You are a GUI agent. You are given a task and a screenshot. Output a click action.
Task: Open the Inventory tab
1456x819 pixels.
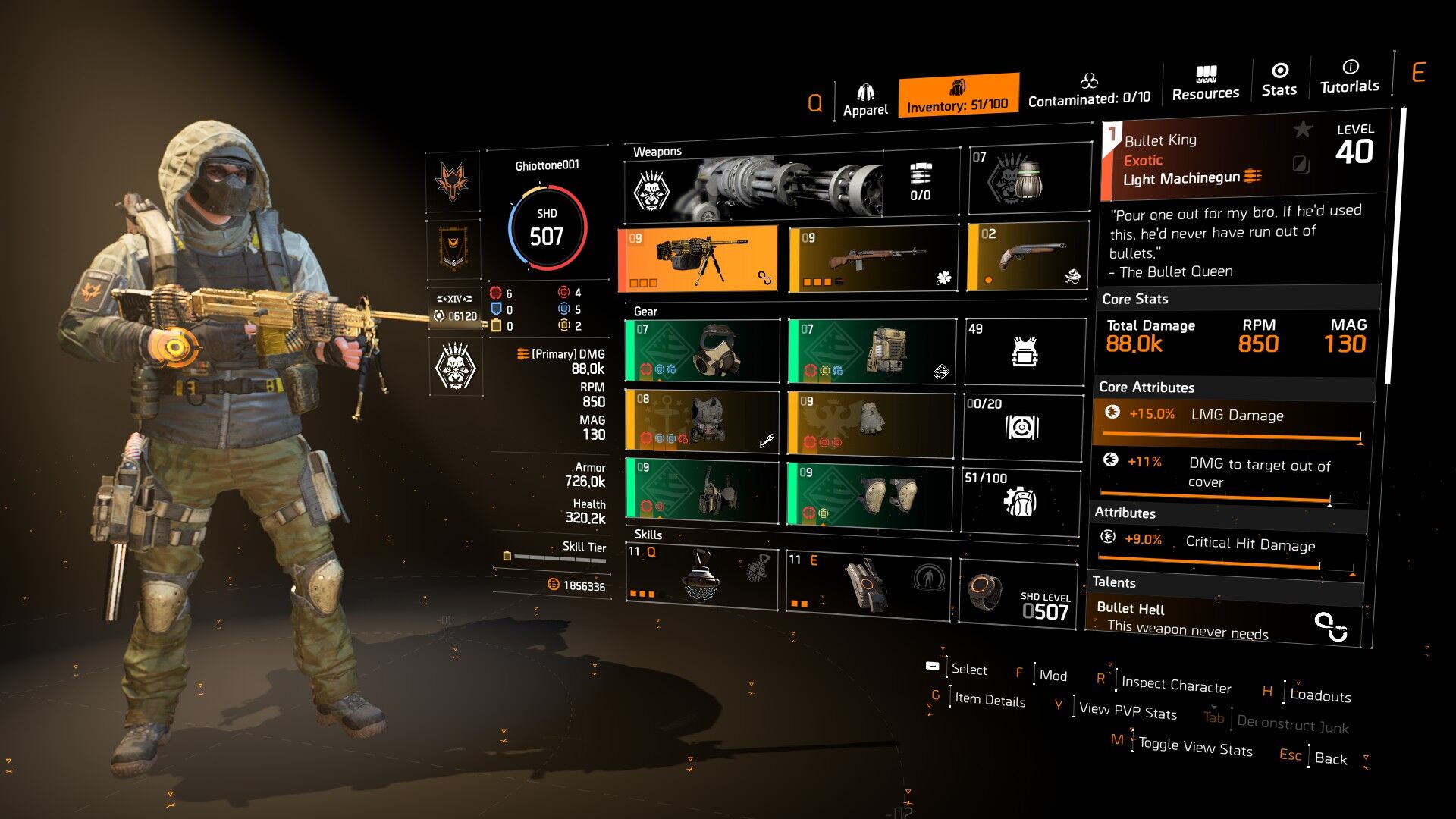pyautogui.click(x=958, y=96)
